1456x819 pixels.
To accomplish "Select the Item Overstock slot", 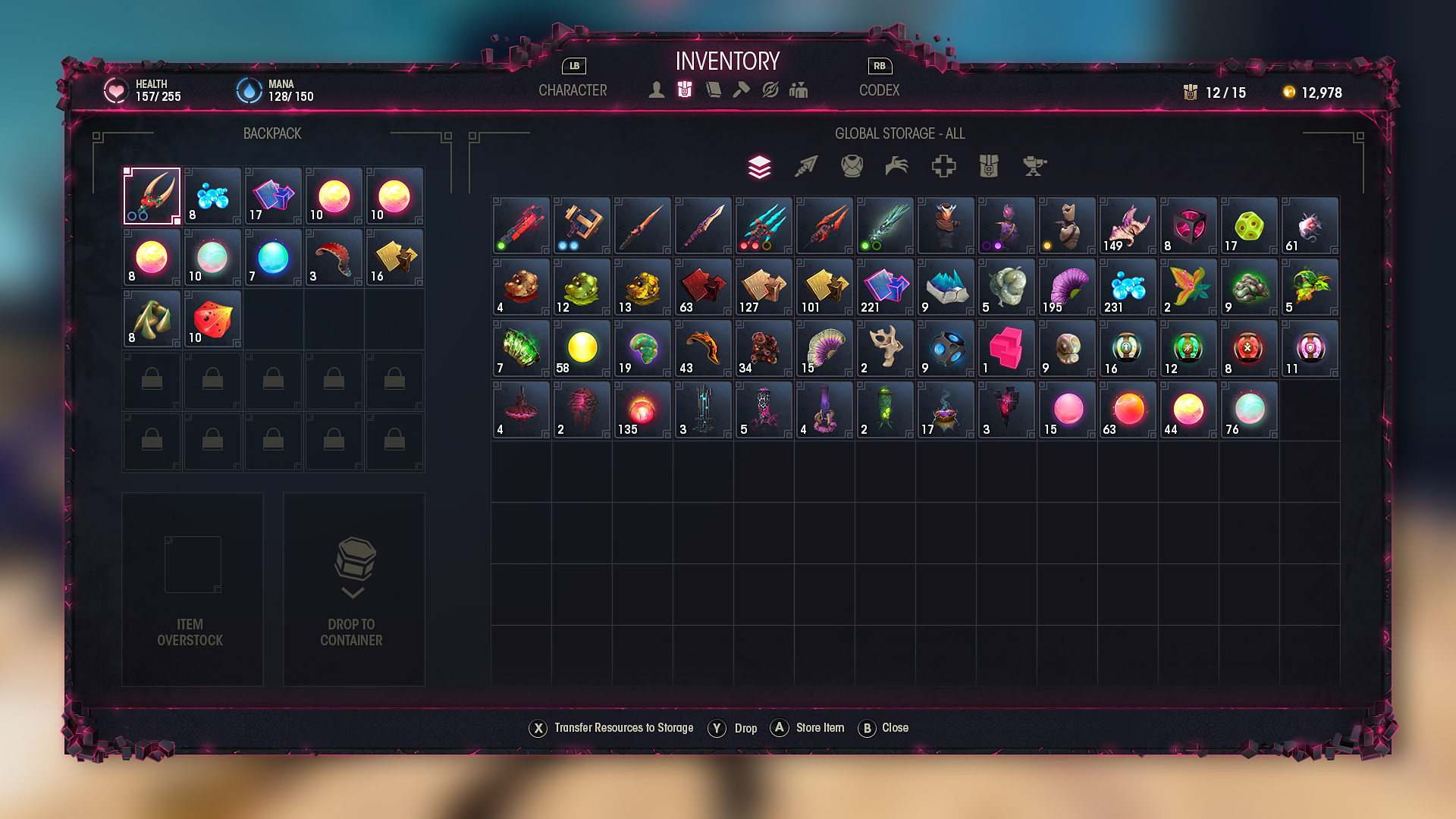I will [193, 589].
